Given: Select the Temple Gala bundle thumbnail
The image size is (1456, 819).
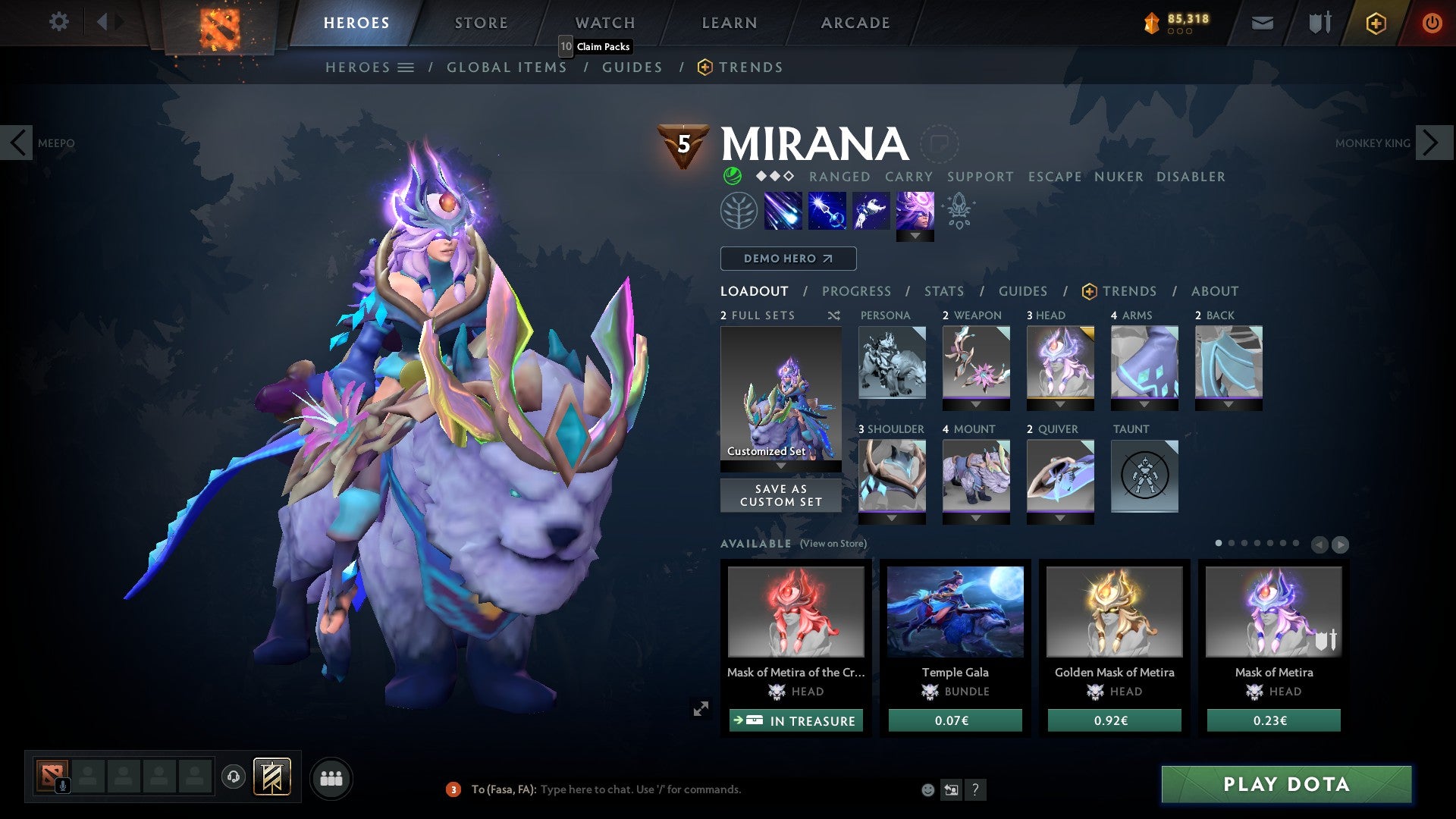Looking at the screenshot, I should pos(955,611).
